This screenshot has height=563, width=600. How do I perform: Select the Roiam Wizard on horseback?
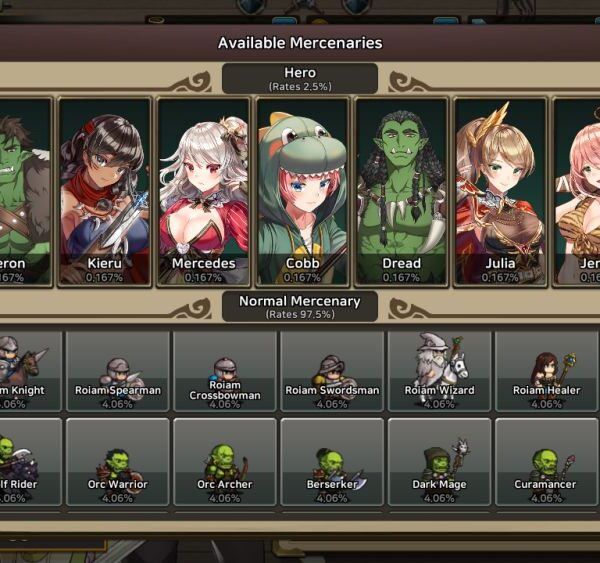coord(439,371)
